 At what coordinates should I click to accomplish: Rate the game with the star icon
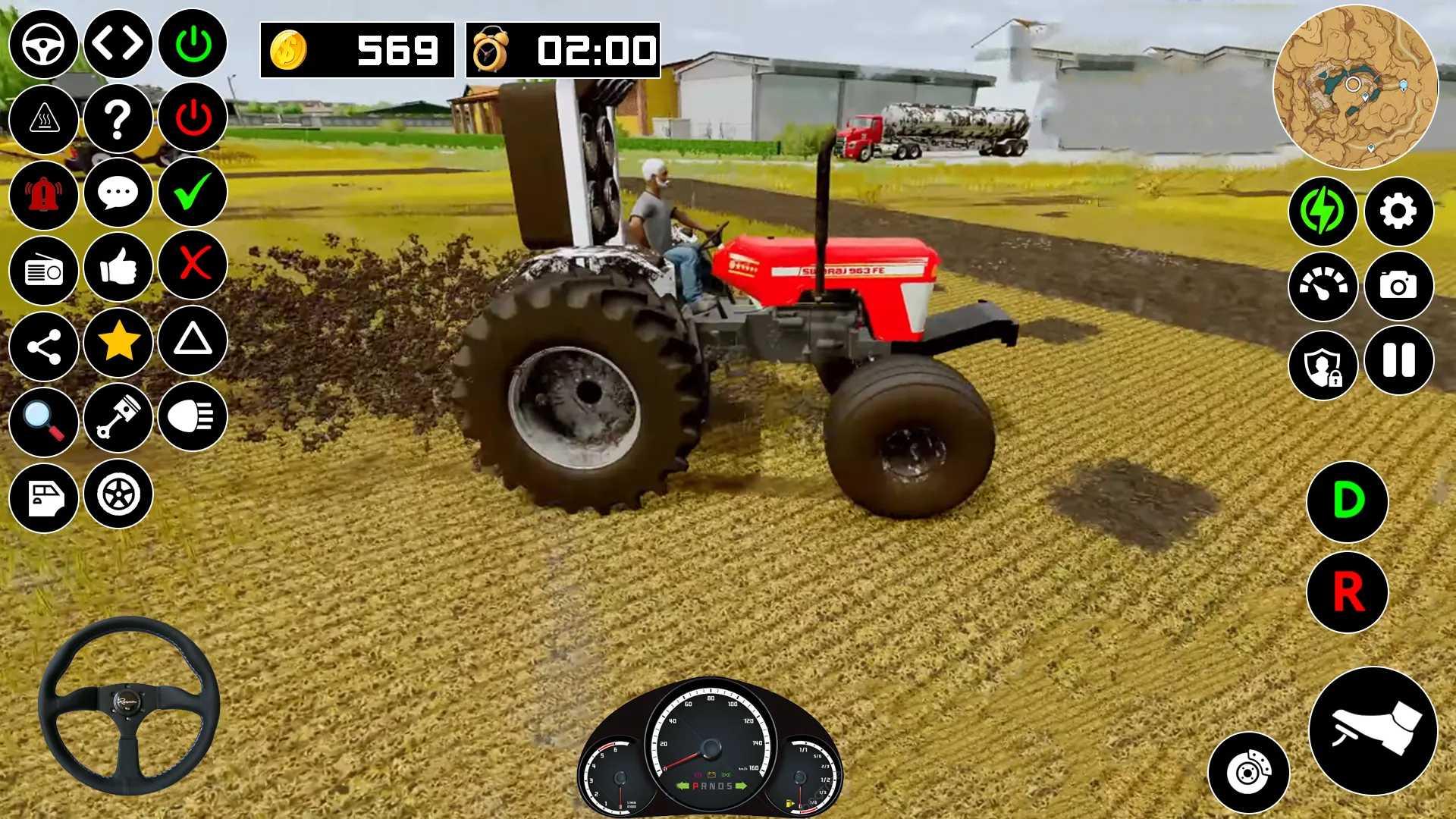118,344
